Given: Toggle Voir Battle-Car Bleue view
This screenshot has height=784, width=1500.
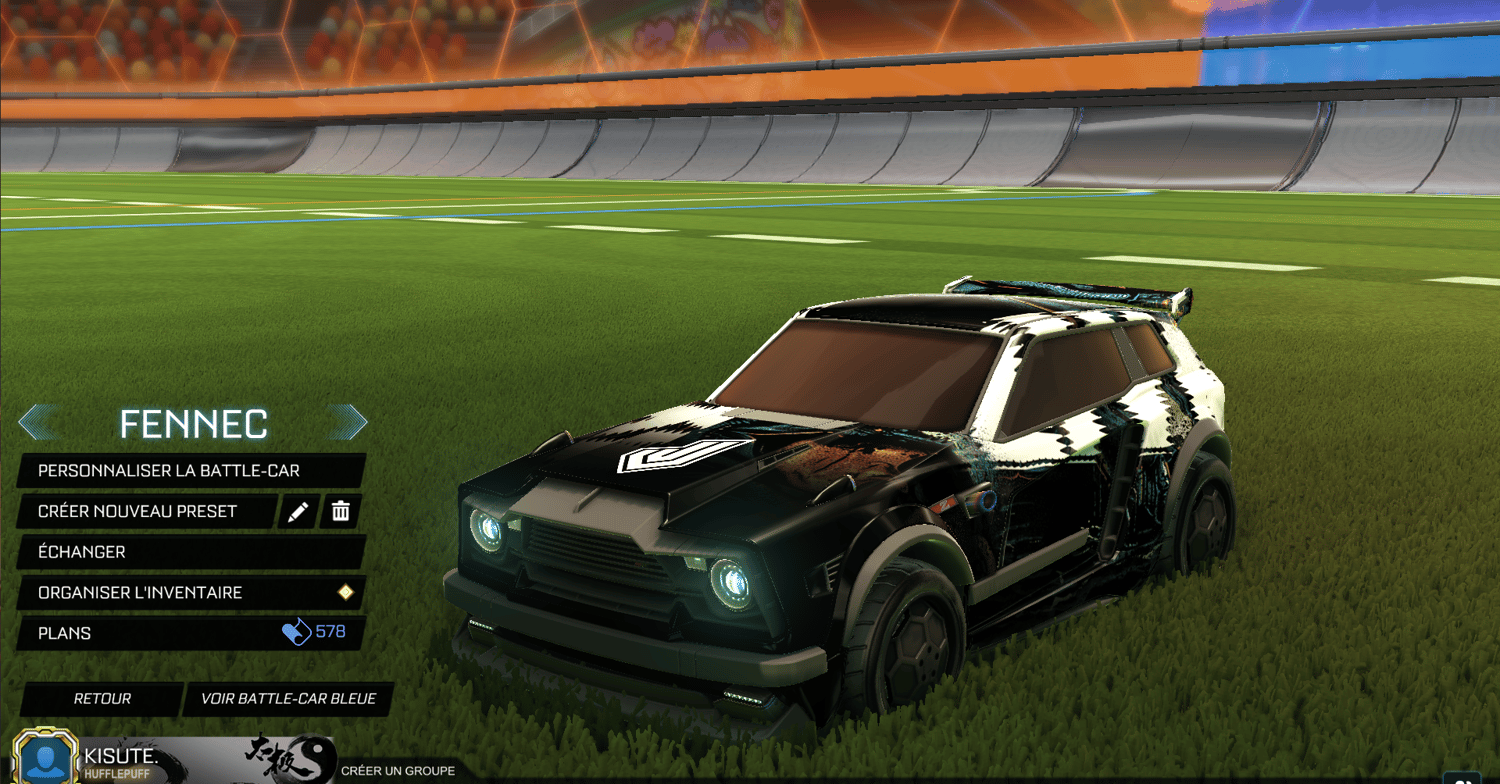Looking at the screenshot, I should pyautogui.click(x=288, y=699).
